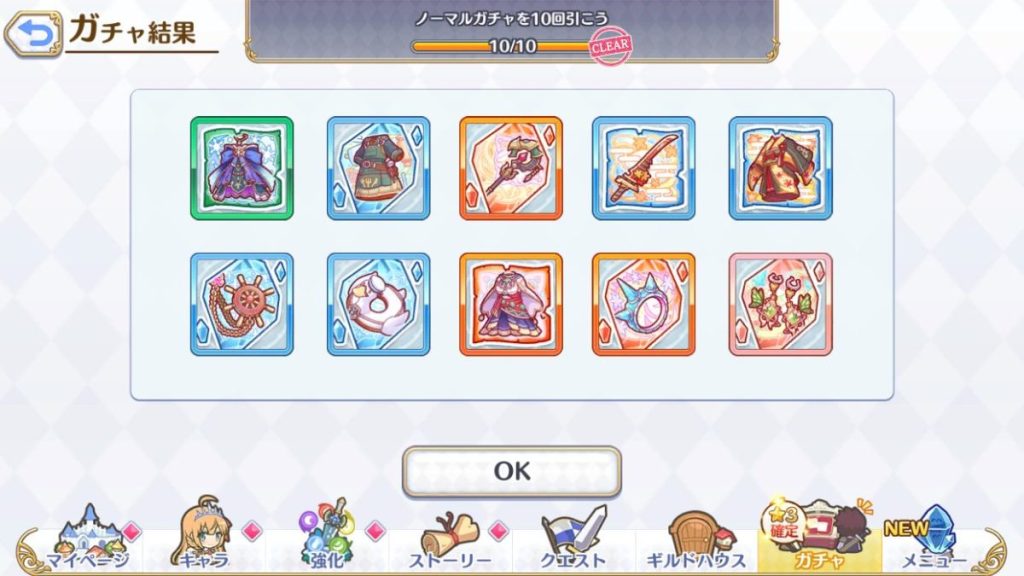View the orange-framed staff item

(x=511, y=168)
